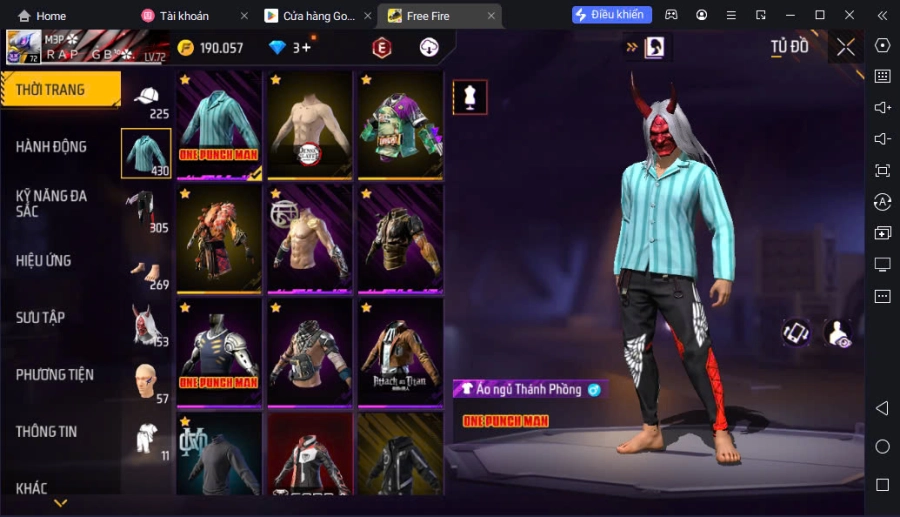Choose the white cap headwear subcategory
The width and height of the screenshot is (900, 517).
coord(147,97)
